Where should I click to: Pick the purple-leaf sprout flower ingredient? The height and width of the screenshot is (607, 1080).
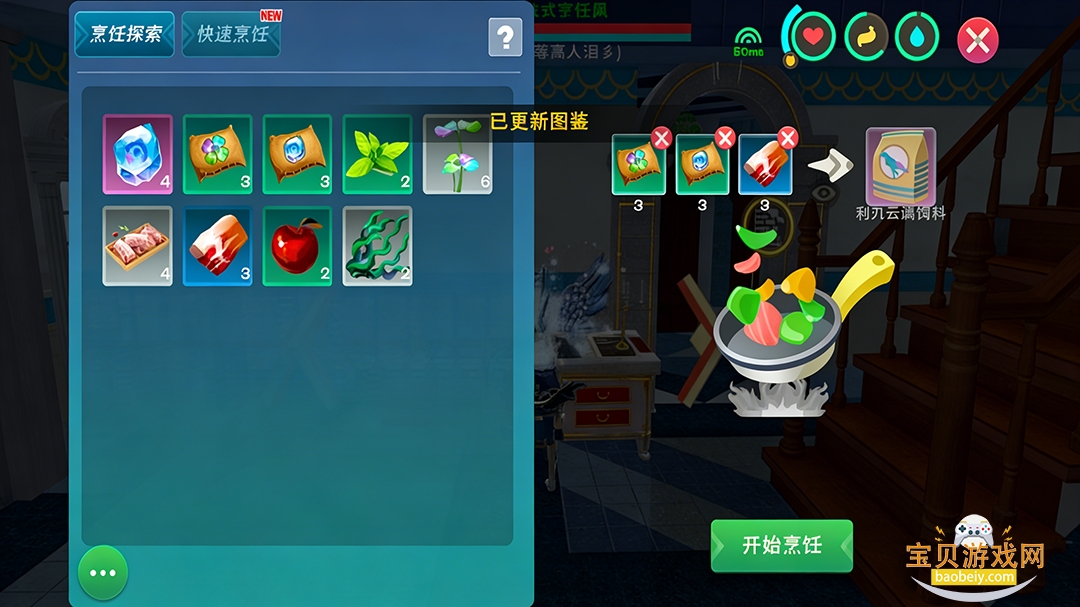457,154
